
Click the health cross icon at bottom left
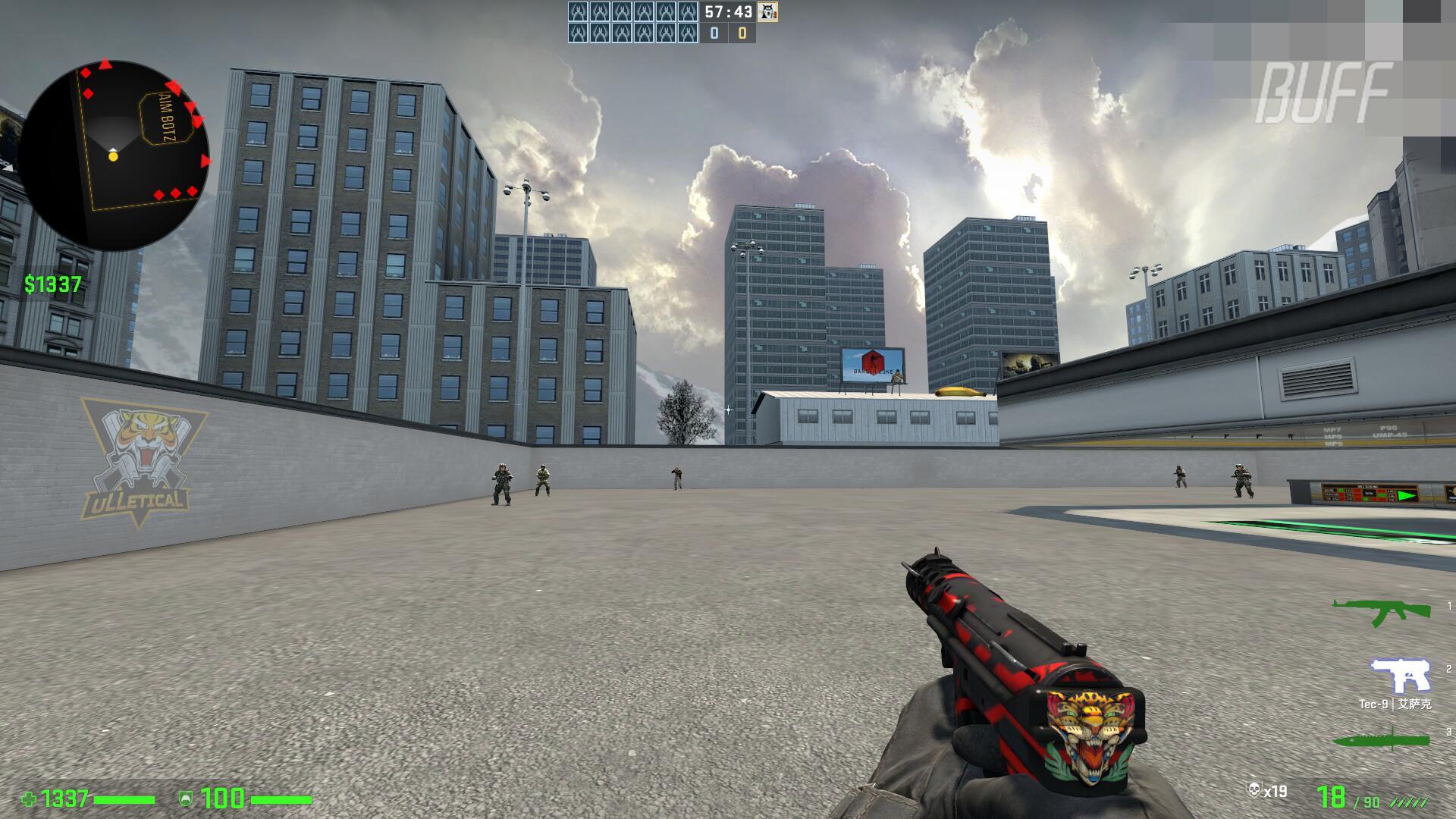point(30,799)
